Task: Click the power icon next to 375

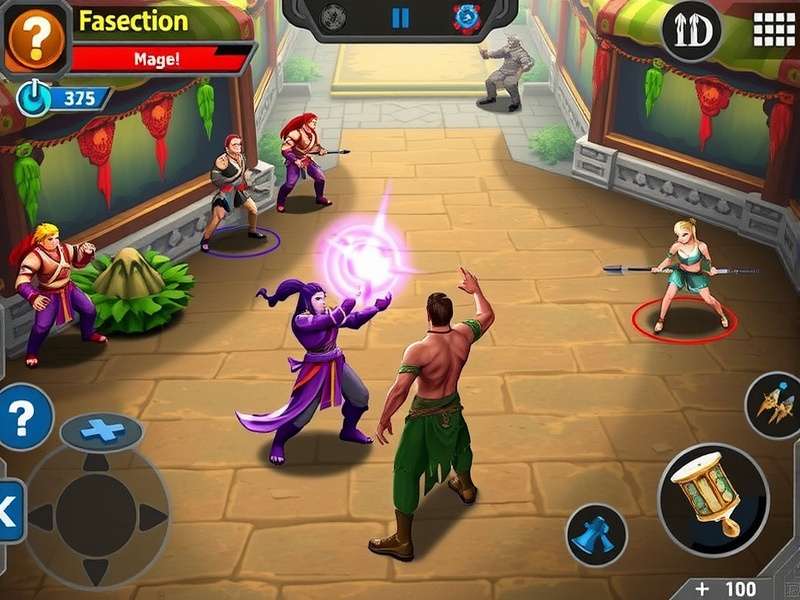Action: (33, 98)
